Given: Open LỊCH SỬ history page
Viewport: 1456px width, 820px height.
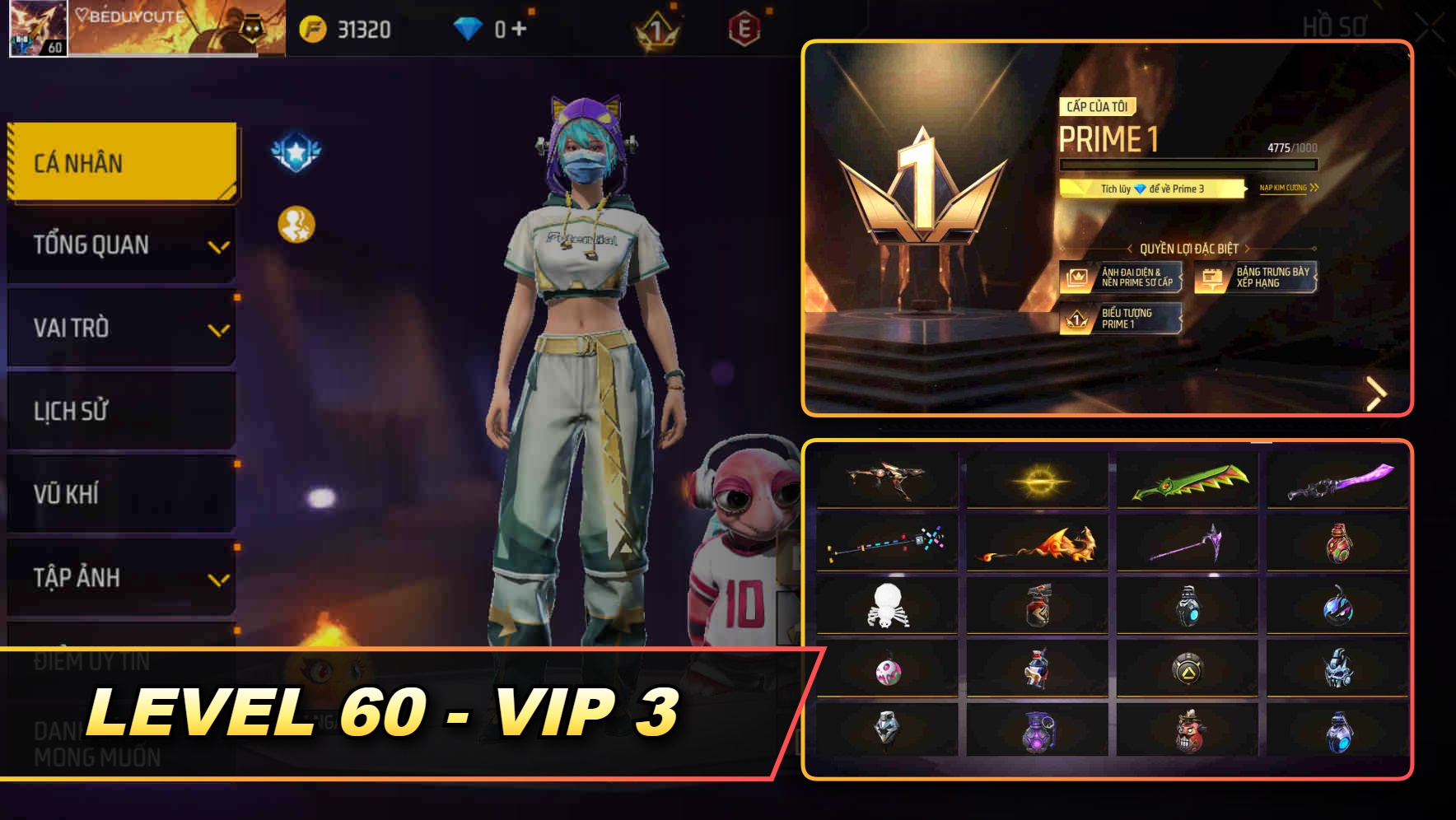Looking at the screenshot, I should click(x=120, y=411).
